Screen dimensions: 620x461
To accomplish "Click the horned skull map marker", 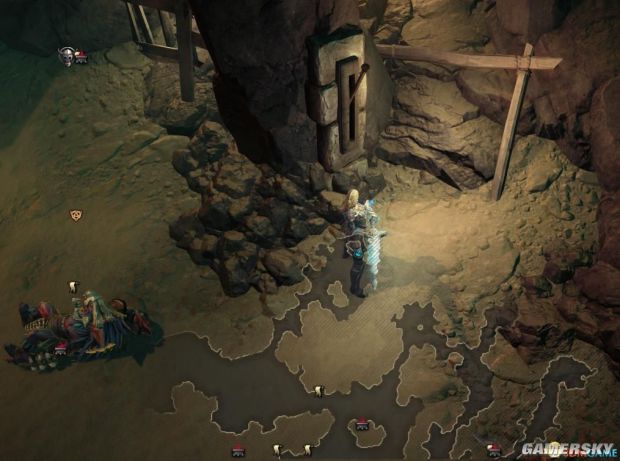I will point(66,56).
